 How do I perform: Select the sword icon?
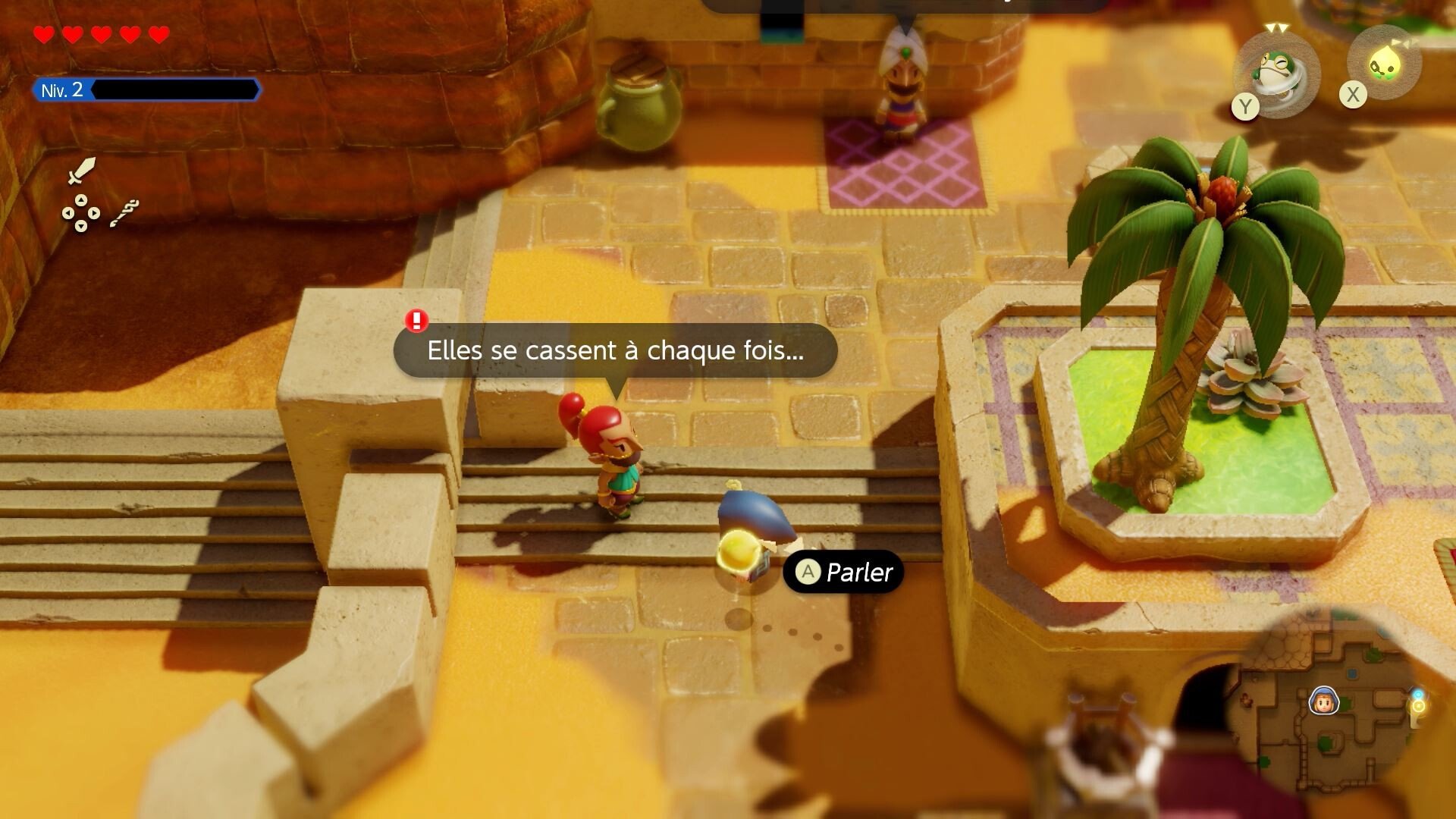(81, 171)
